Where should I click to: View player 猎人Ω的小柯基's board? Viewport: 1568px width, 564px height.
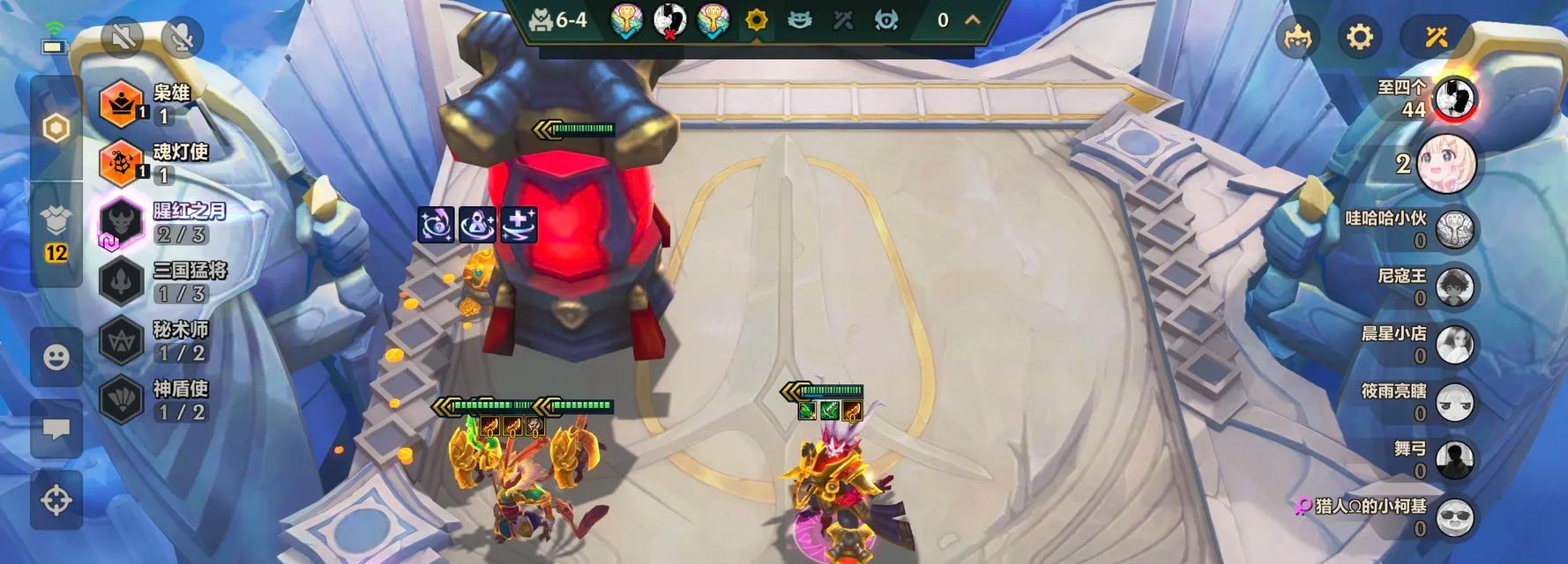click(x=1454, y=517)
